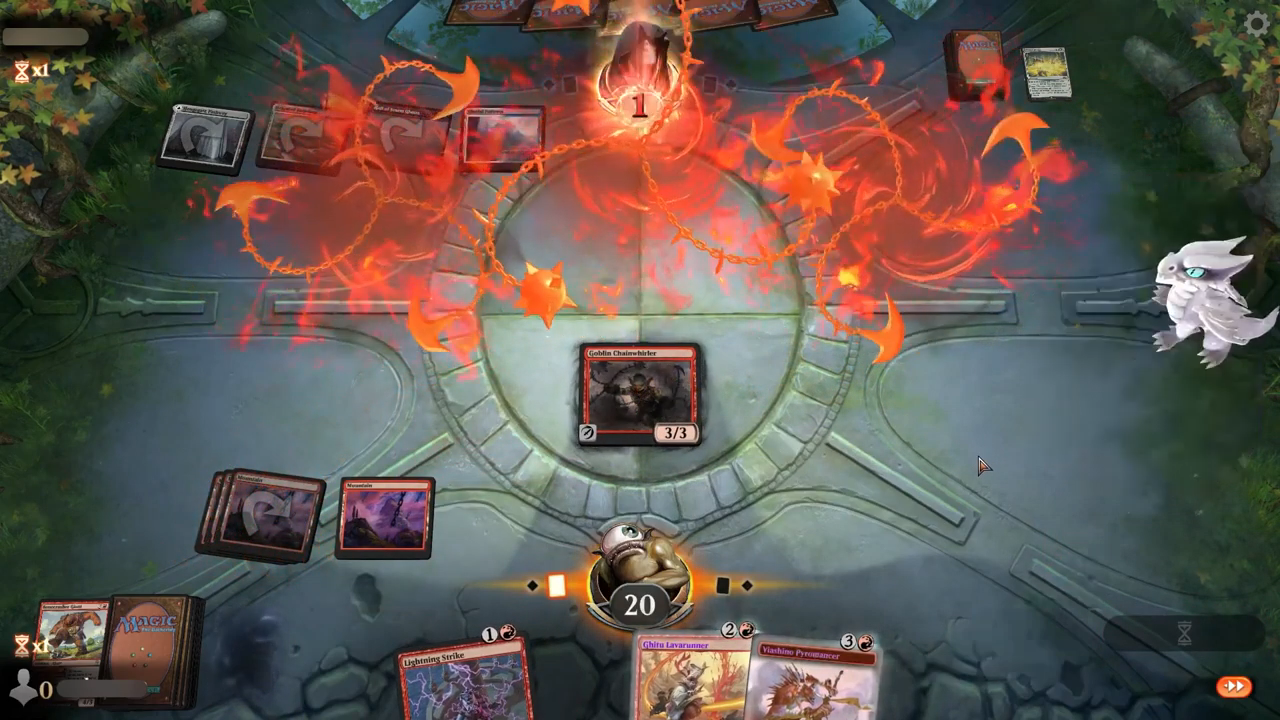The image size is (1280, 720).
Task: Click the highlighted phase marker beside your avatar
Action: coord(557,586)
